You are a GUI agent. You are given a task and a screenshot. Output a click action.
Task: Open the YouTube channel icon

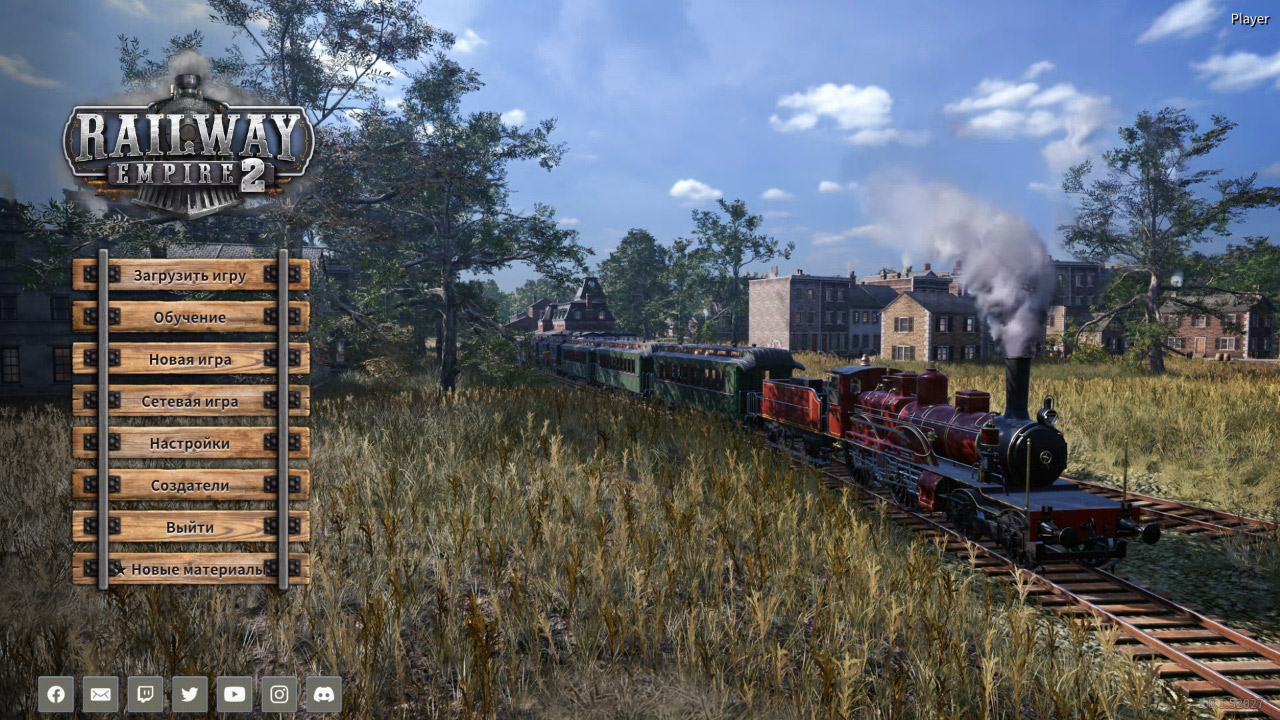(233, 694)
